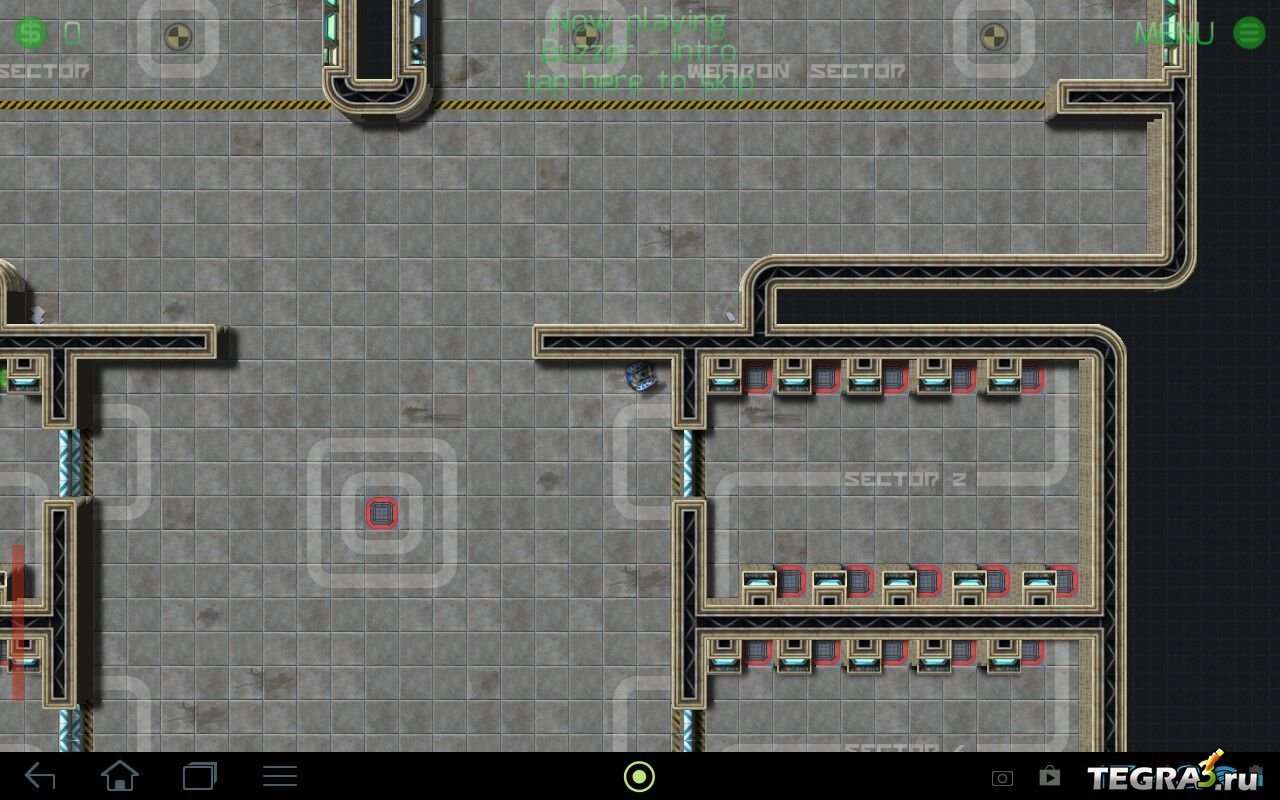Image resolution: width=1280 pixels, height=800 pixels.
Task: Open the recent apps switcher
Action: click(199, 776)
